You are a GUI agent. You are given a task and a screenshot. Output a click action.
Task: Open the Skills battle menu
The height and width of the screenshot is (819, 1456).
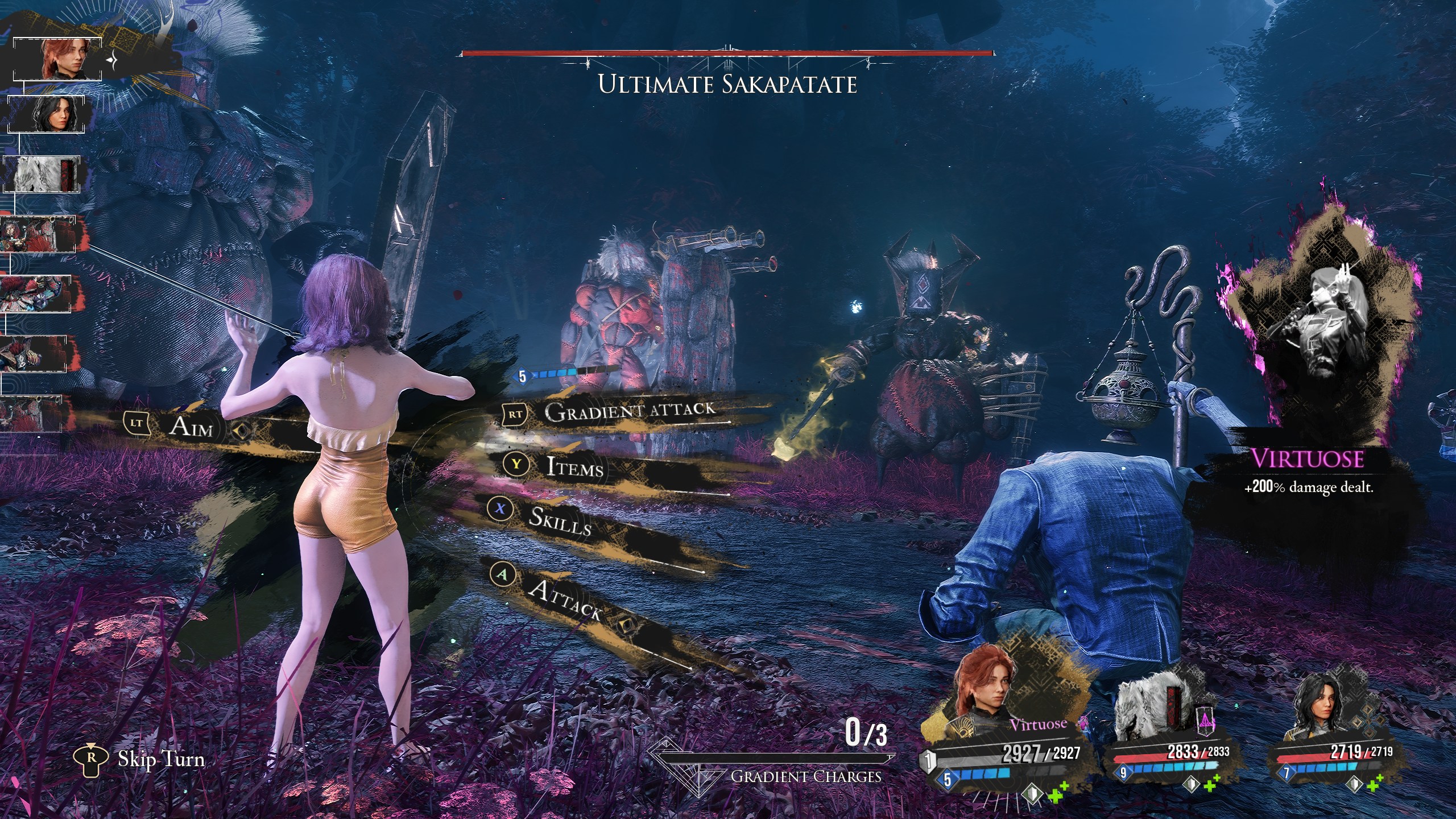coord(560,519)
